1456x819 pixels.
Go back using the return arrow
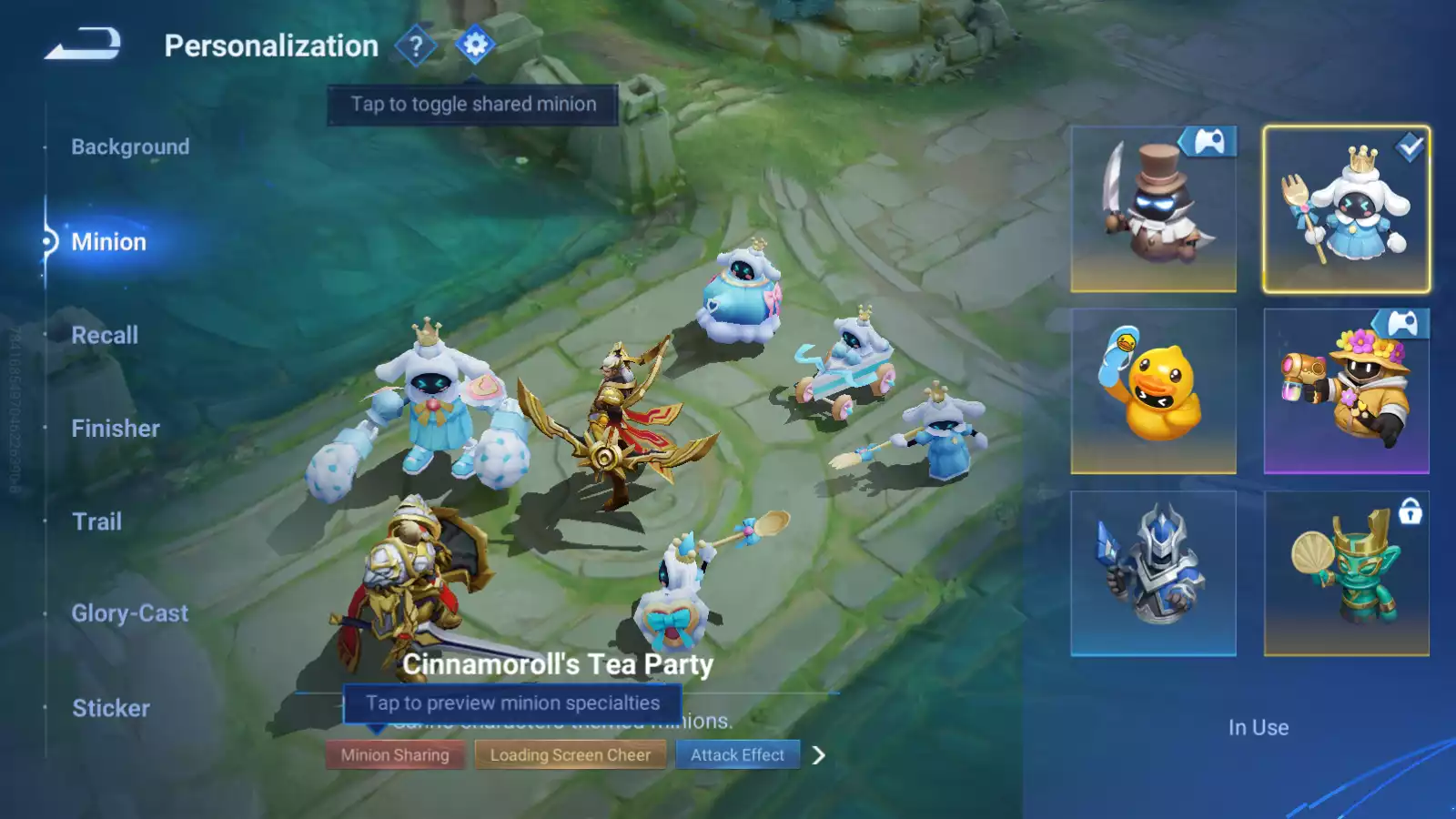[x=83, y=45]
